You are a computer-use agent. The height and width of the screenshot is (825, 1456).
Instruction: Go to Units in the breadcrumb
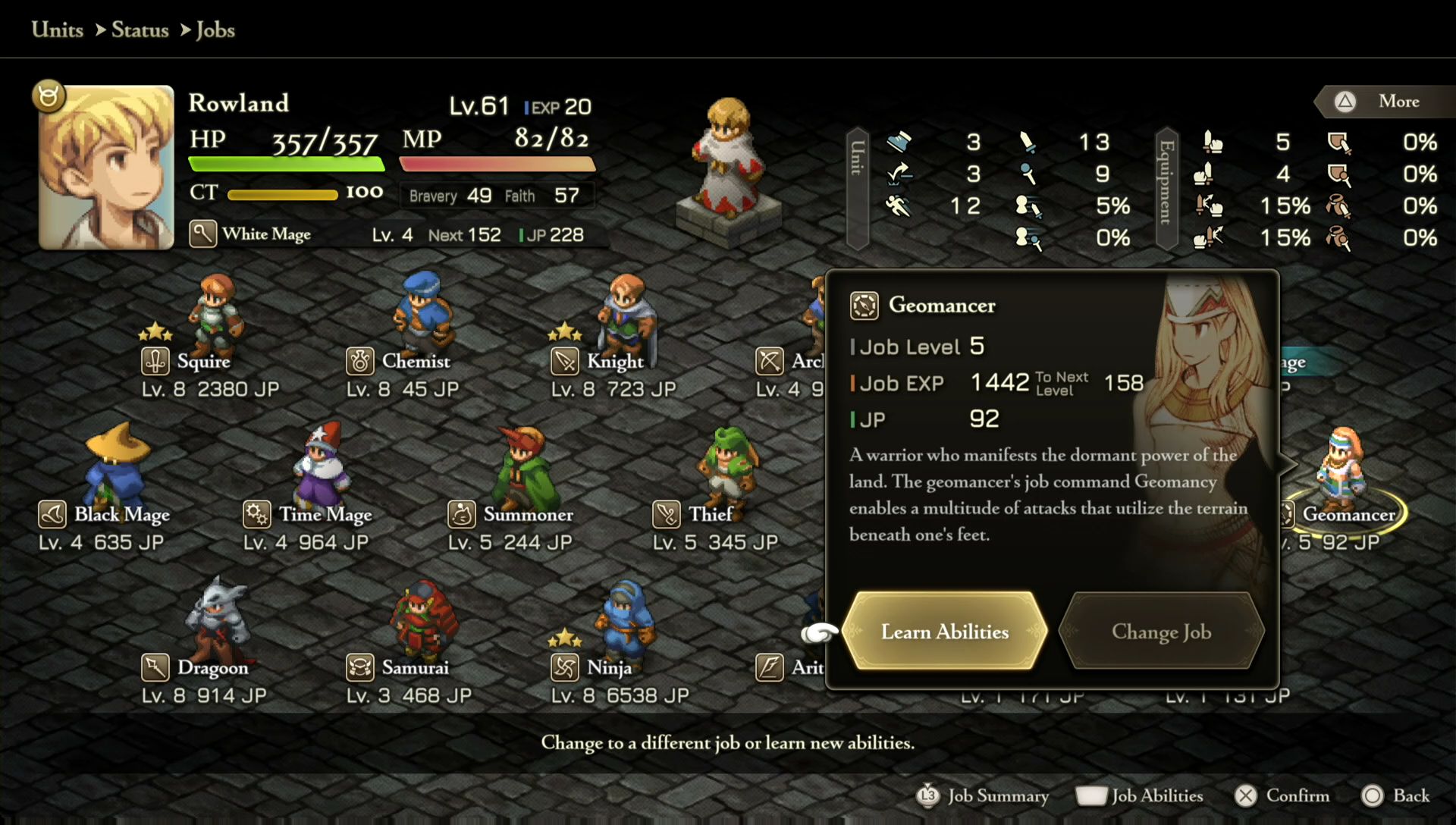click(x=58, y=30)
